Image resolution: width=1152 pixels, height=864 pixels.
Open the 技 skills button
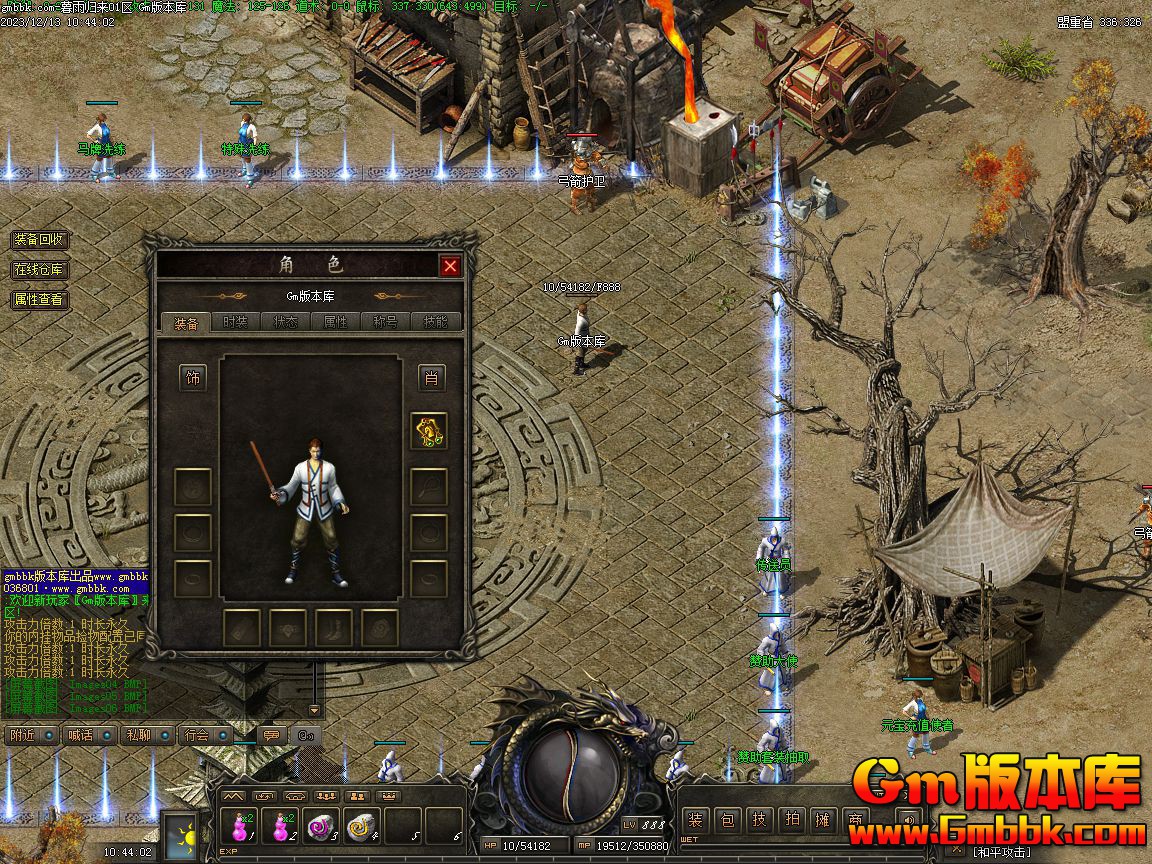point(760,821)
